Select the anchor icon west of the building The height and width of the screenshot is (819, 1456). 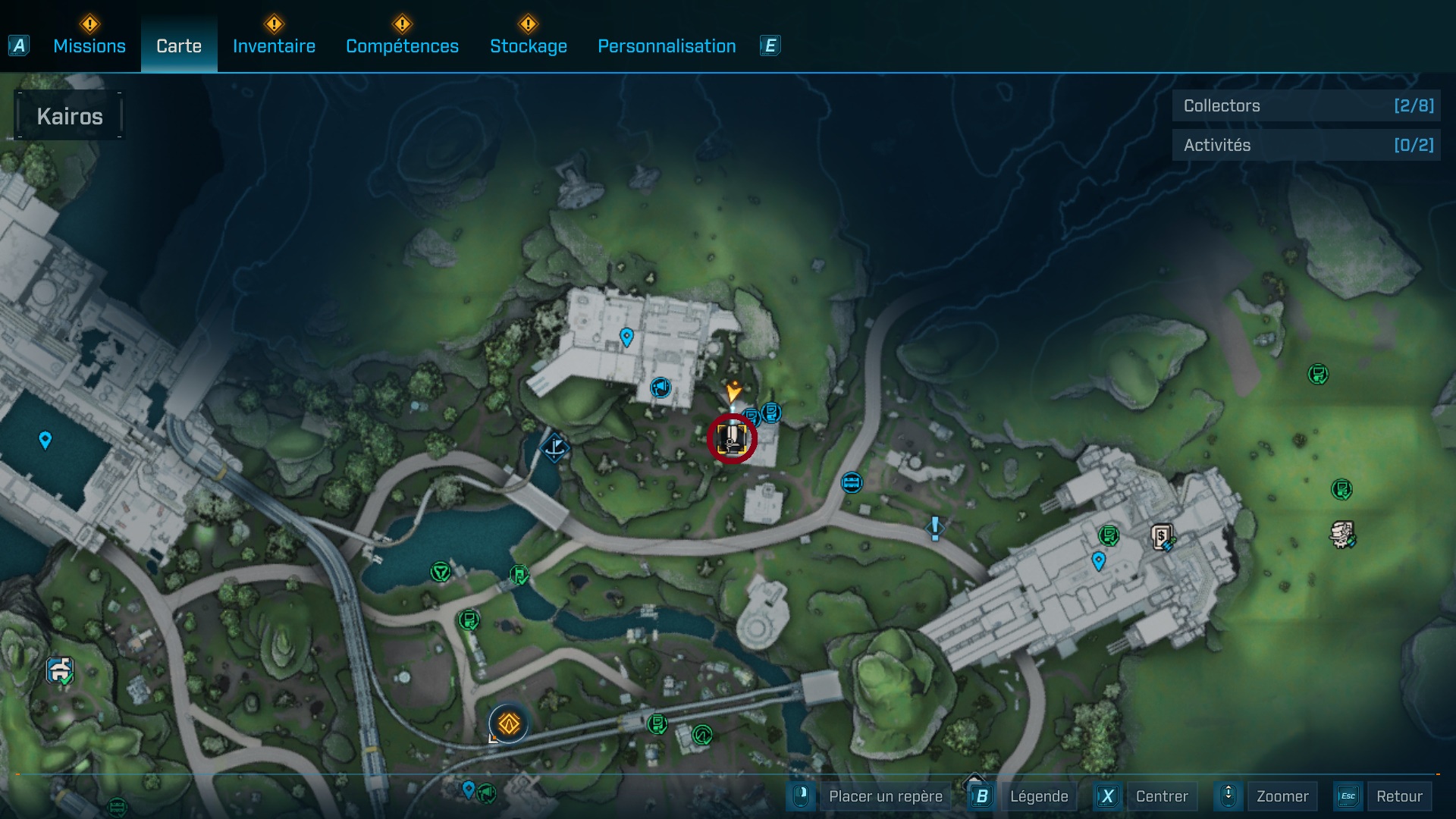[556, 447]
